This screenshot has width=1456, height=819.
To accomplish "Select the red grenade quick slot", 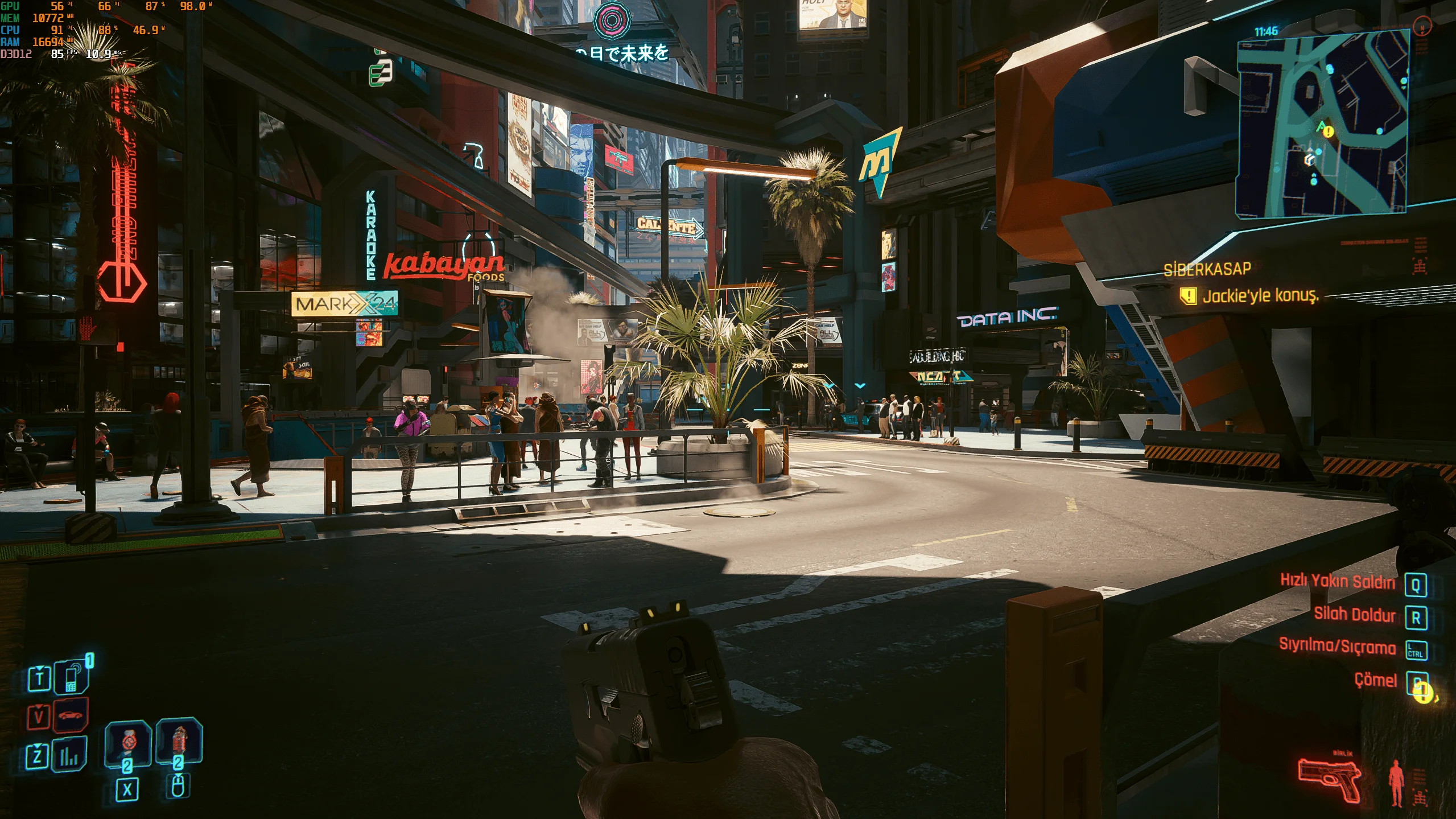I will [x=179, y=740].
